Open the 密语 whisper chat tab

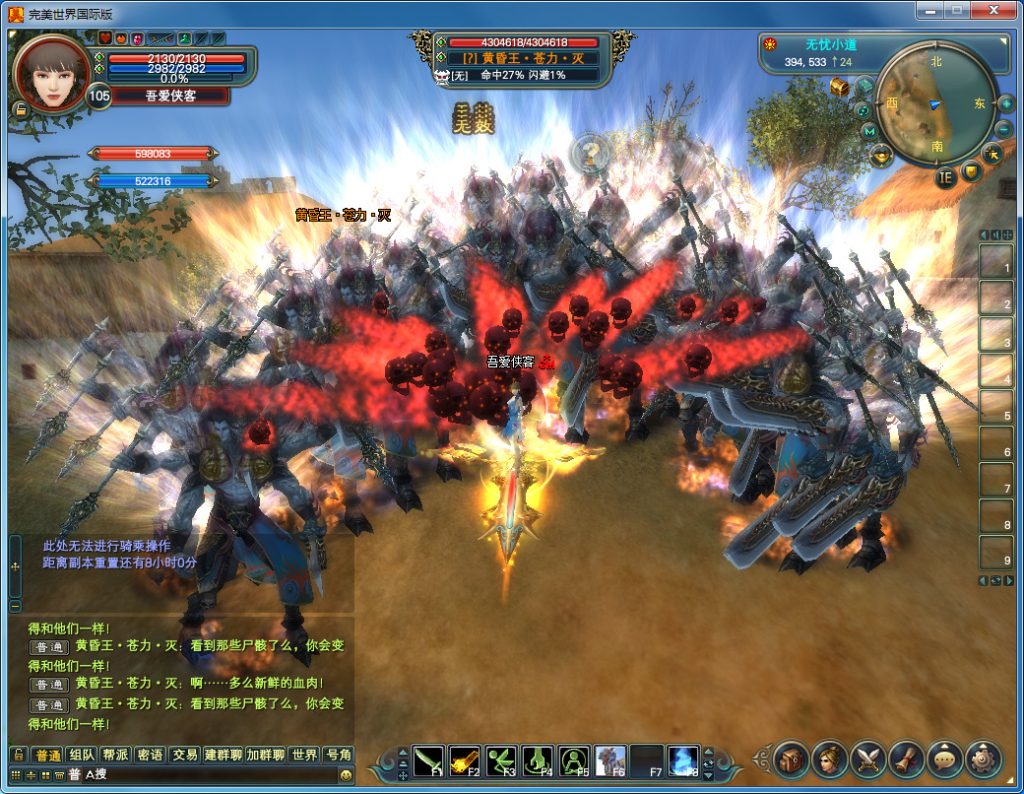[x=150, y=755]
